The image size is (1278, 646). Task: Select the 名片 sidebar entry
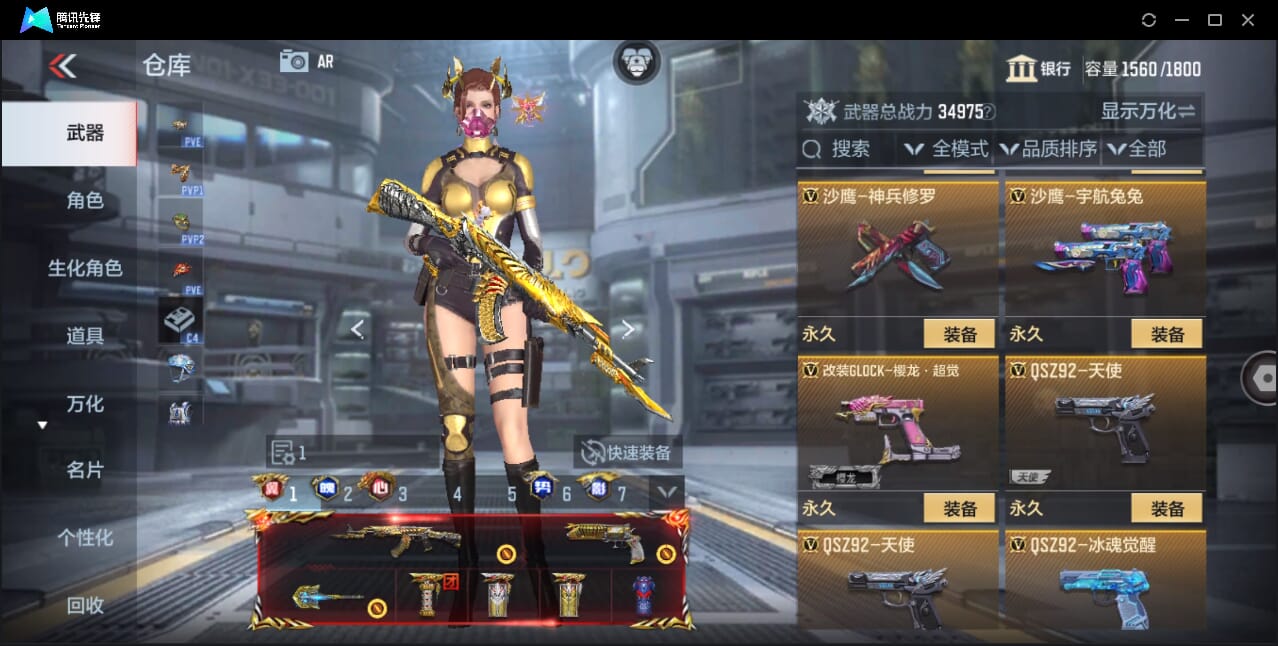[x=85, y=470]
